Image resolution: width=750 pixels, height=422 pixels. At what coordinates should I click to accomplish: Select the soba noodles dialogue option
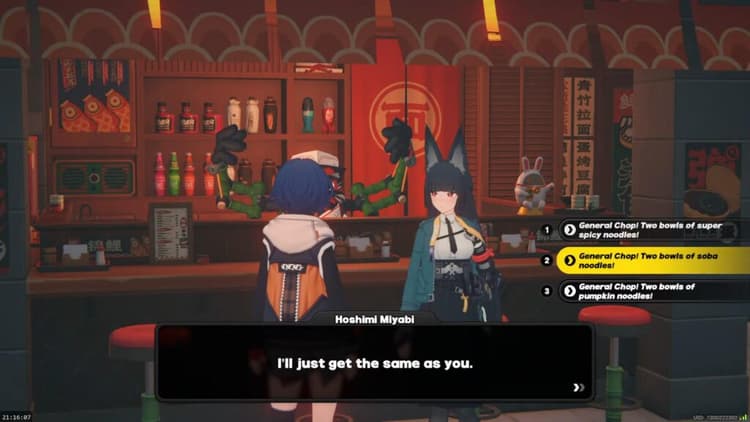(x=652, y=260)
